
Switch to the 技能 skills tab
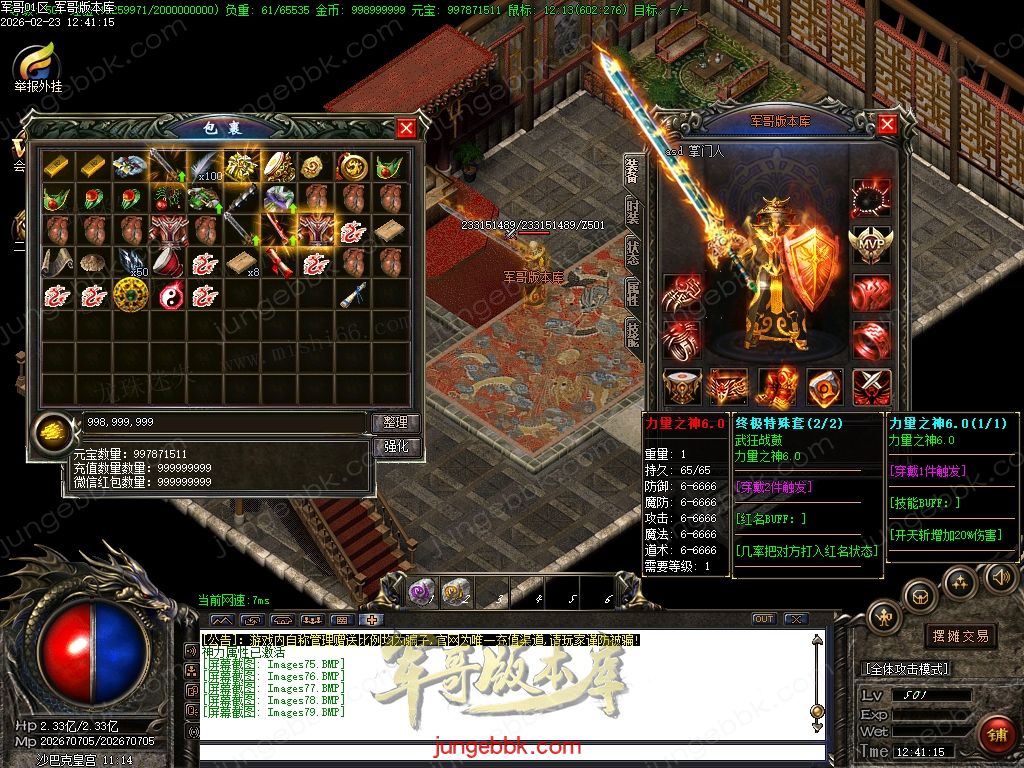[x=633, y=334]
